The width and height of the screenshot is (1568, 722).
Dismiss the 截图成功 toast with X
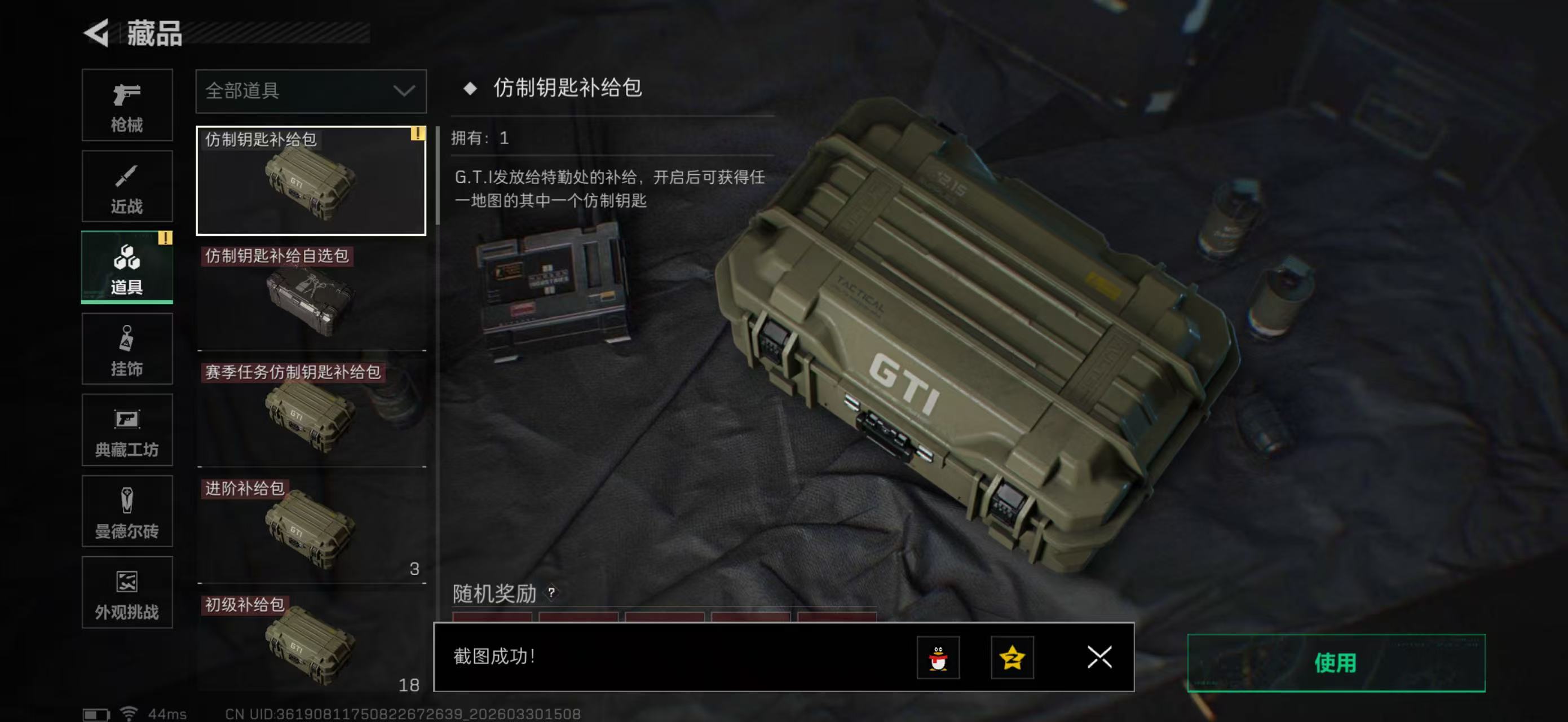tap(1099, 658)
